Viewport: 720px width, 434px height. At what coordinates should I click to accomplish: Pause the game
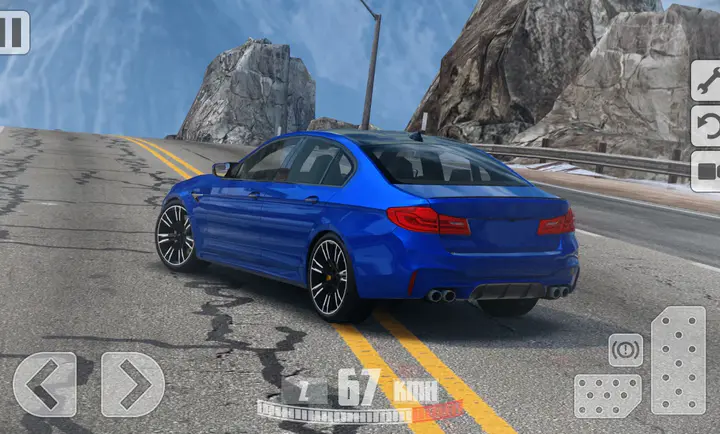(13, 32)
